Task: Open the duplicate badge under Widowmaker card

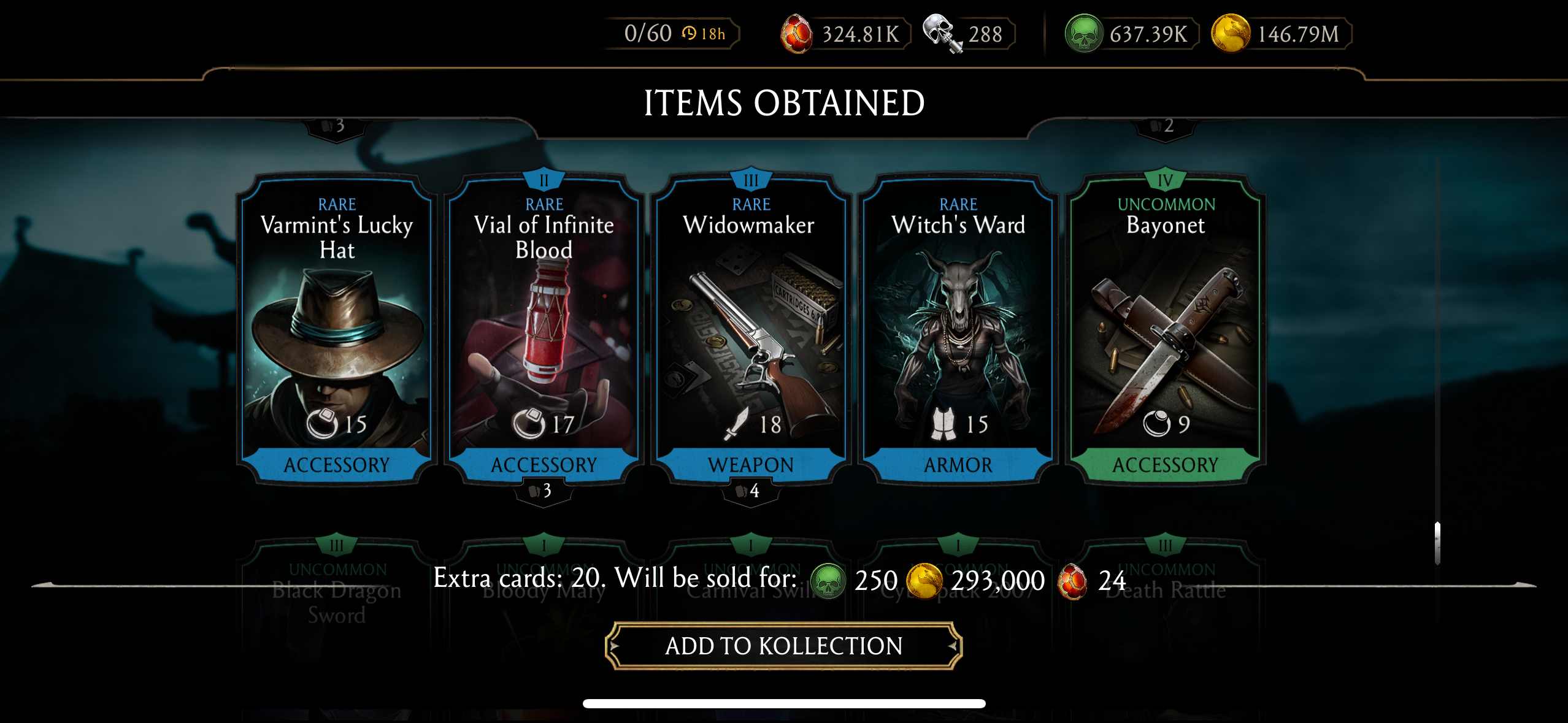Action: point(751,491)
